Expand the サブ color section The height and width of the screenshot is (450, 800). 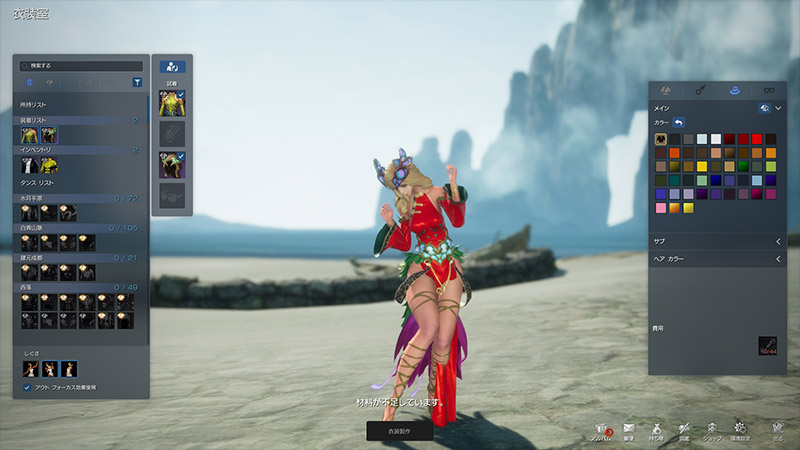point(778,241)
